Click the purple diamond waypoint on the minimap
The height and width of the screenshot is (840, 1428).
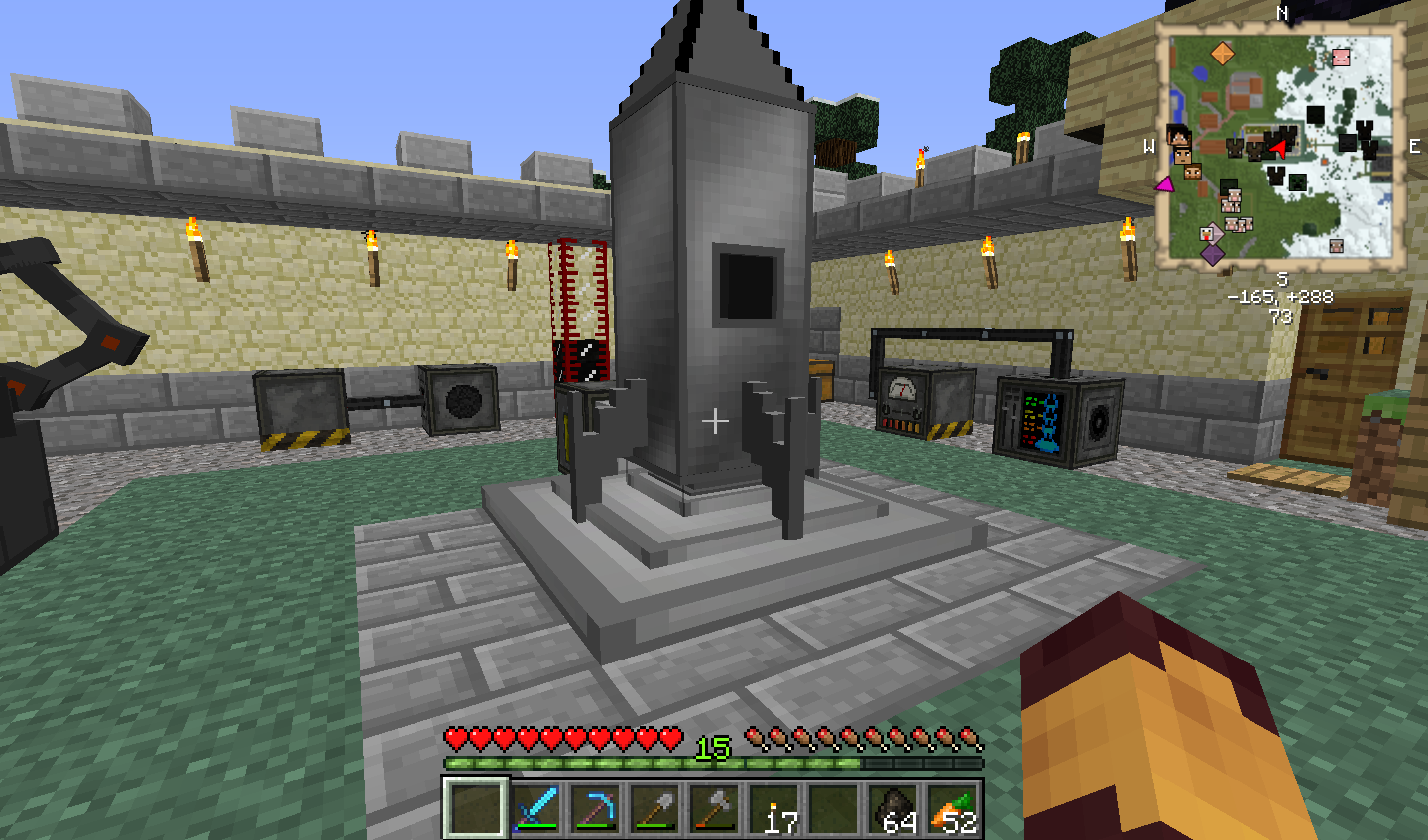[1212, 255]
